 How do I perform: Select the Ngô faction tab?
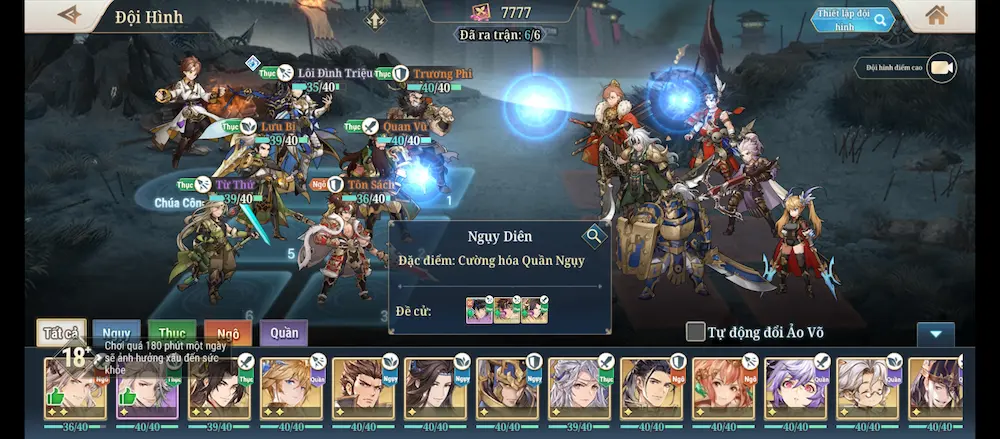pyautogui.click(x=228, y=333)
